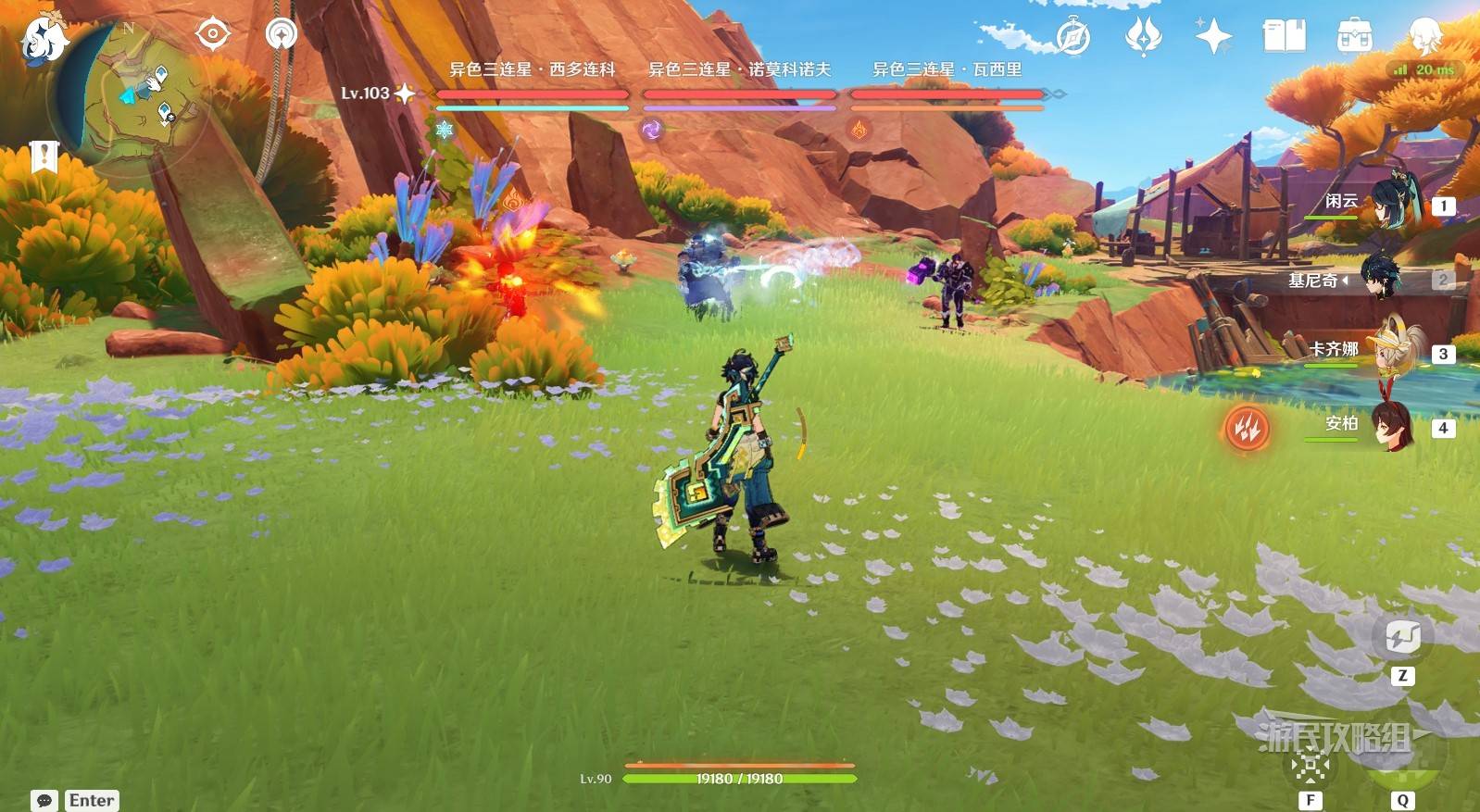Use the gadget icon above the Z label

(x=1402, y=637)
